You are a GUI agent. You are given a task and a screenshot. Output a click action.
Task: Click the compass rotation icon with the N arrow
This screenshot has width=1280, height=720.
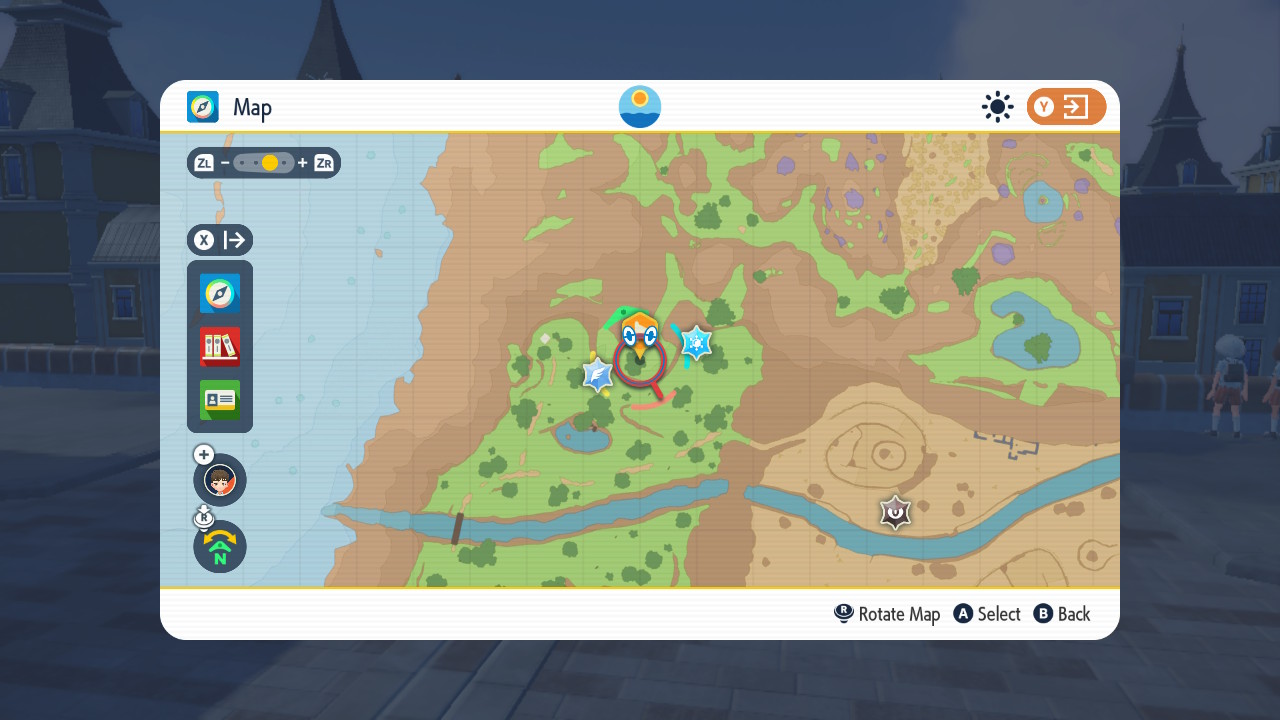(x=219, y=547)
